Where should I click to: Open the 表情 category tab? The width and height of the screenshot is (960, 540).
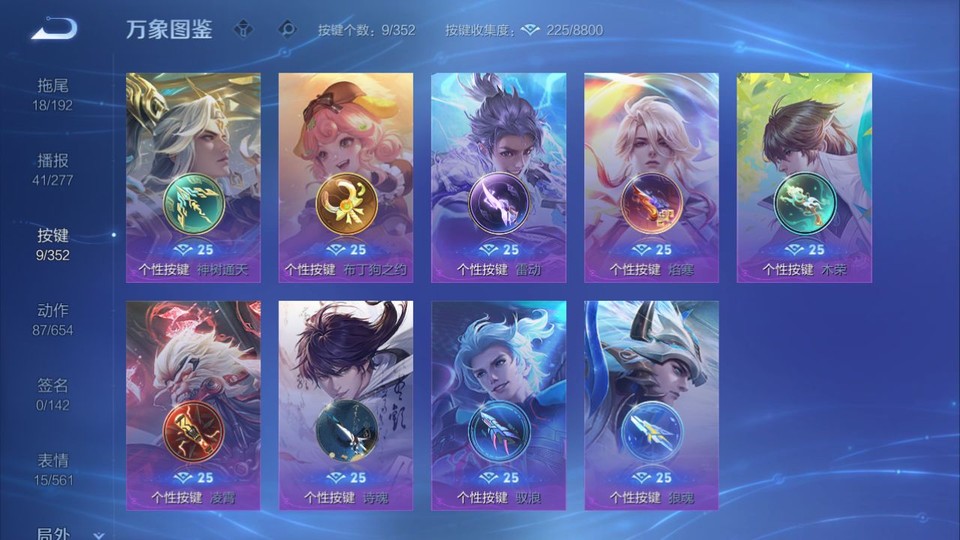pos(53,469)
